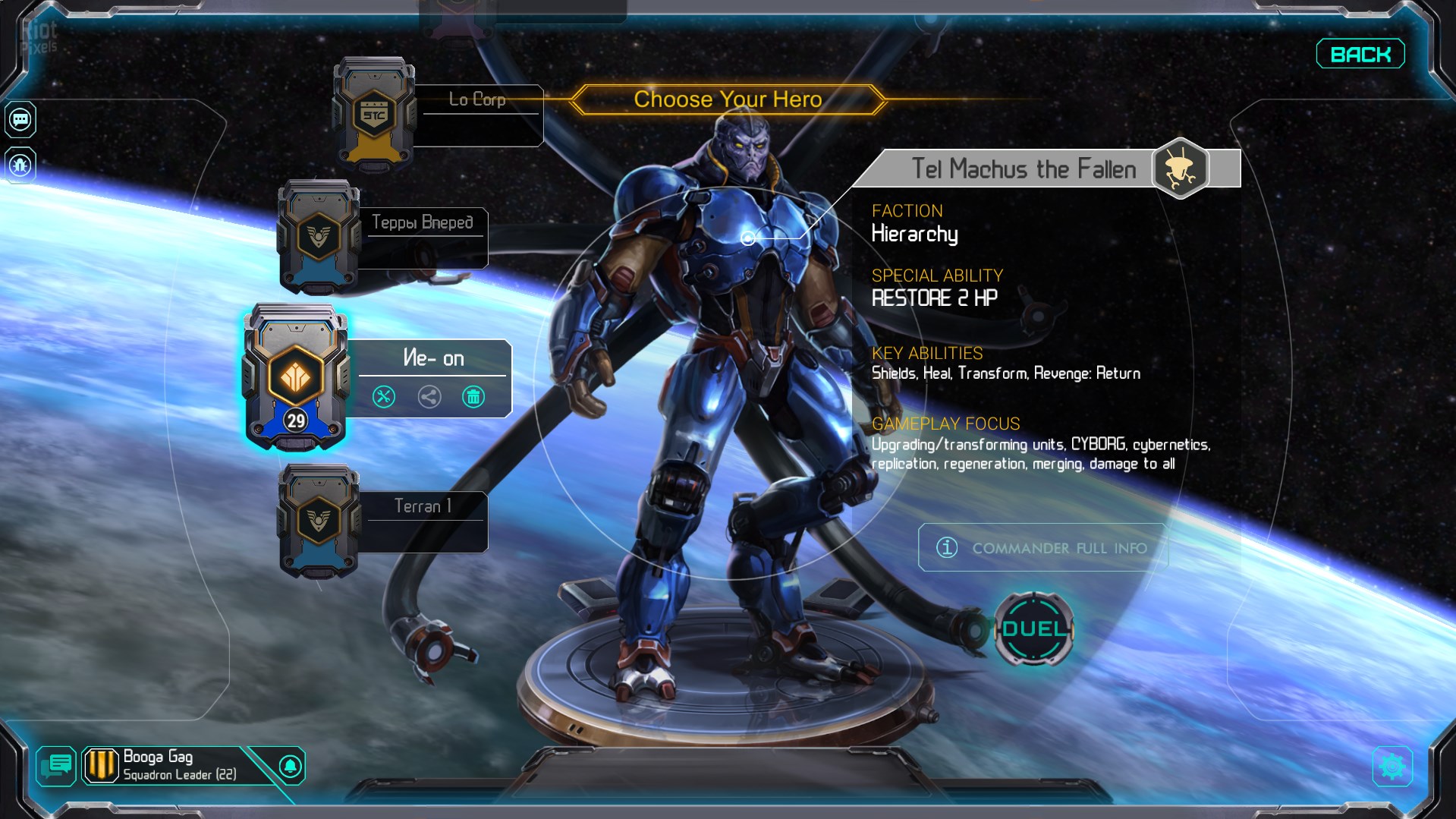Click the Hierarchy faction emblem beside hero name
The image size is (1456, 819).
1180,169
